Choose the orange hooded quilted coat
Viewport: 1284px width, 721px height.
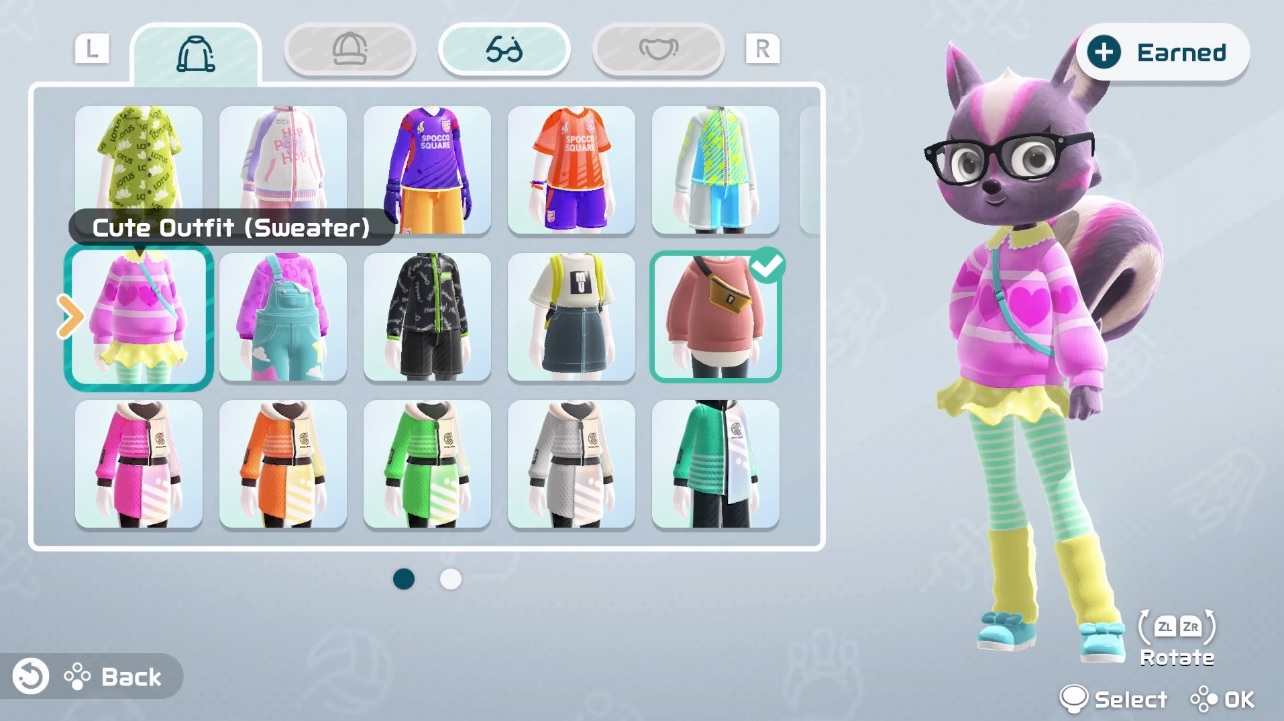click(x=283, y=464)
